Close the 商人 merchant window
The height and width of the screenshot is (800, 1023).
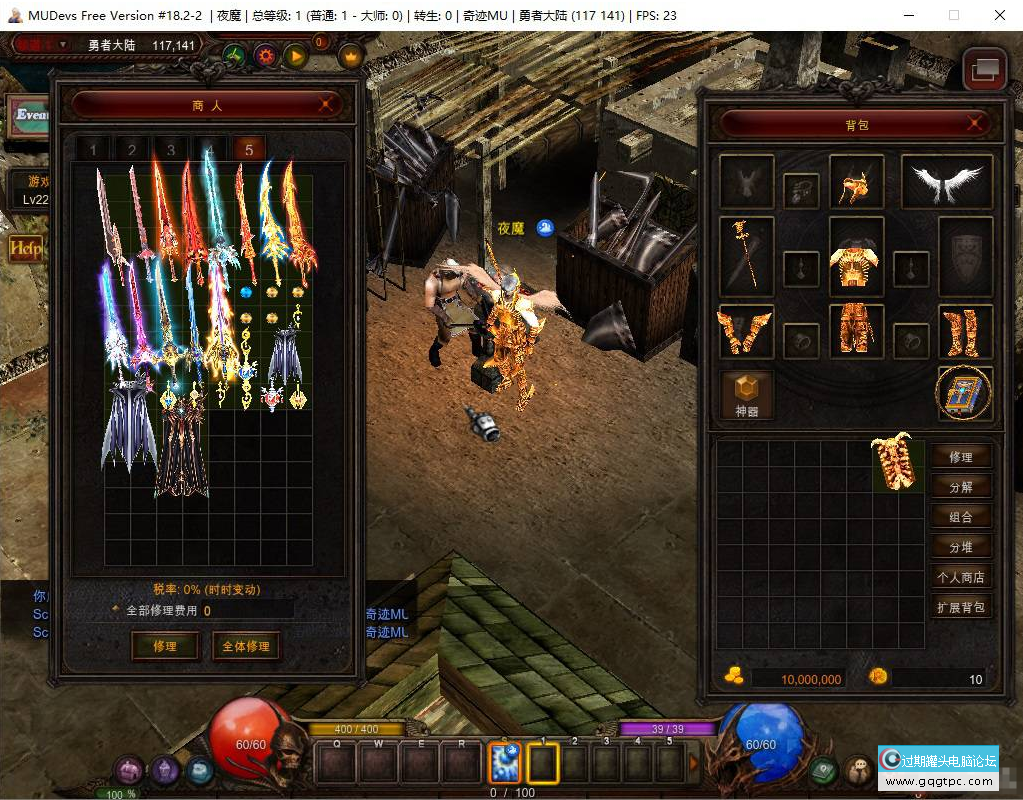pos(325,104)
